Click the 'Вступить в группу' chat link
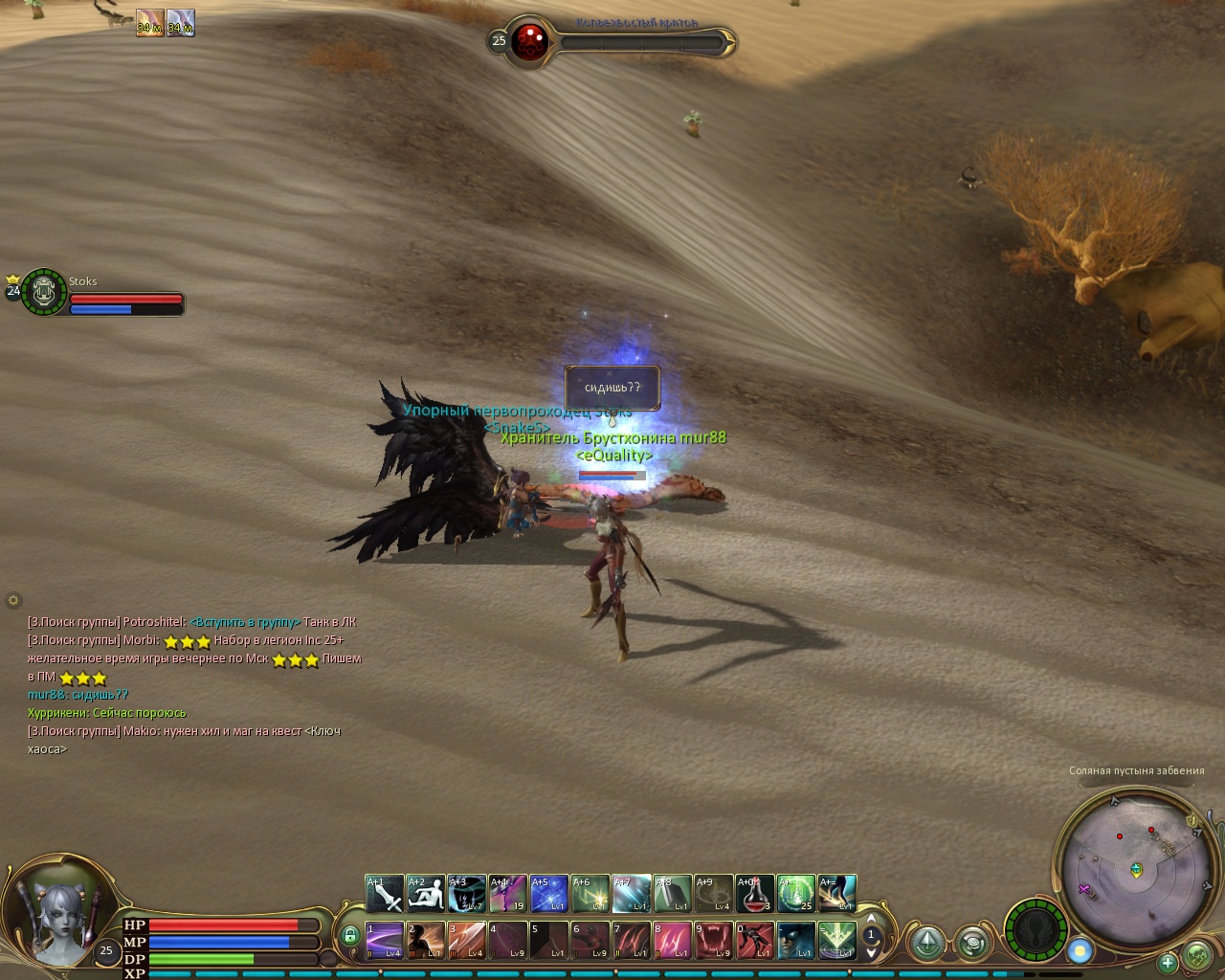Image resolution: width=1225 pixels, height=980 pixels. pyautogui.click(x=245, y=622)
